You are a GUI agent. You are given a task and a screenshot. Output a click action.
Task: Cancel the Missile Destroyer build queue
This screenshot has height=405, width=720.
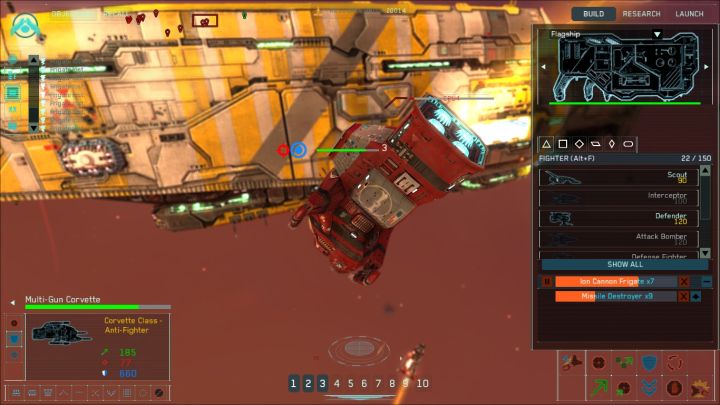(x=684, y=297)
